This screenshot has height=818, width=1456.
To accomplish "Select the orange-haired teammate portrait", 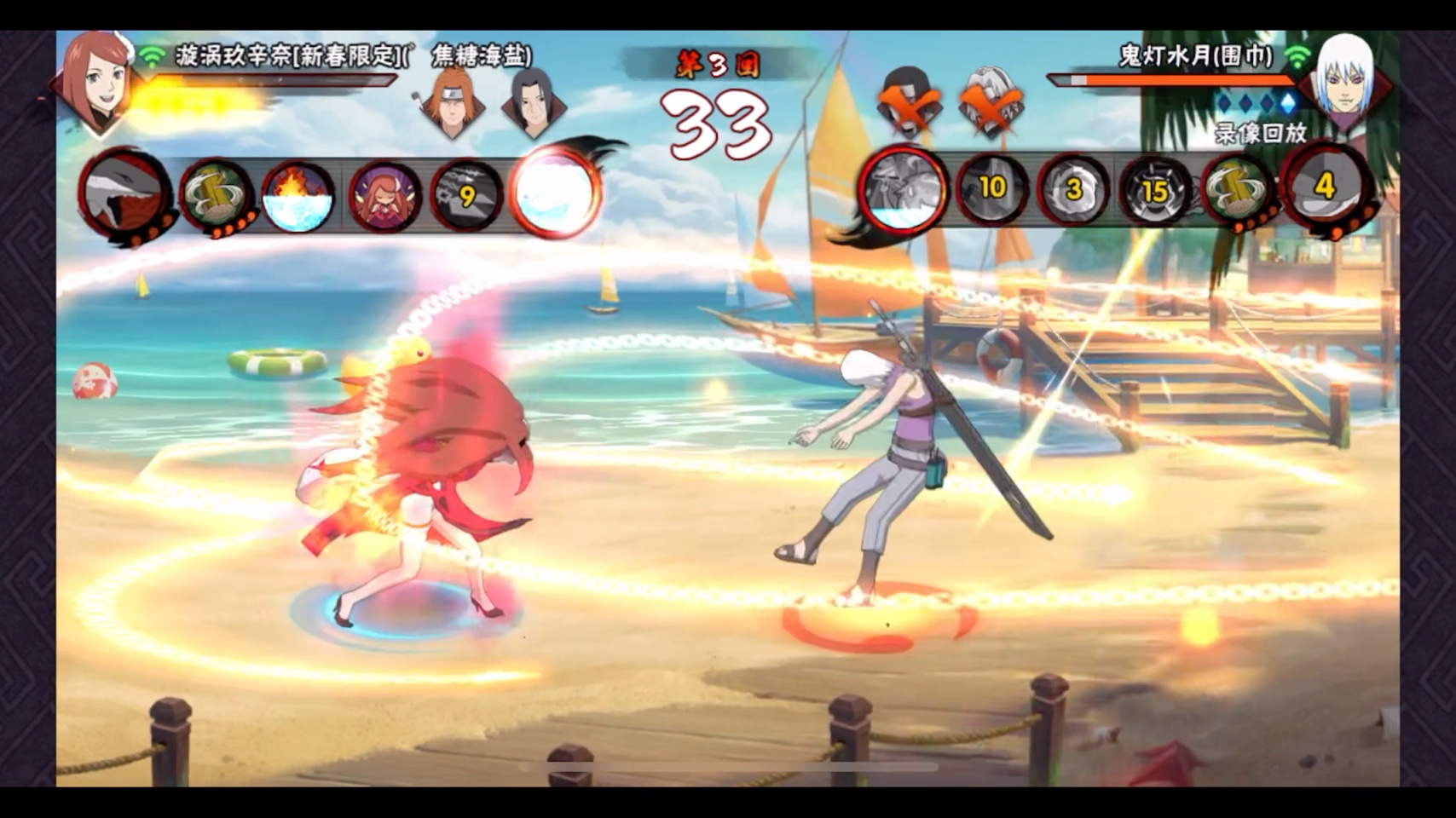I will [452, 102].
